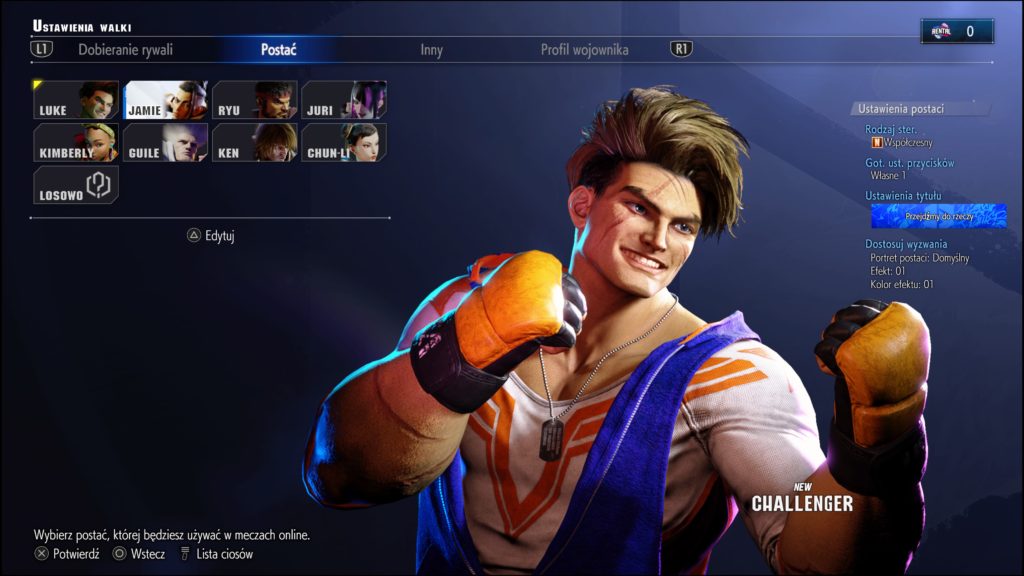1024x576 pixels.
Task: Open the Postać tab
Action: pos(278,50)
